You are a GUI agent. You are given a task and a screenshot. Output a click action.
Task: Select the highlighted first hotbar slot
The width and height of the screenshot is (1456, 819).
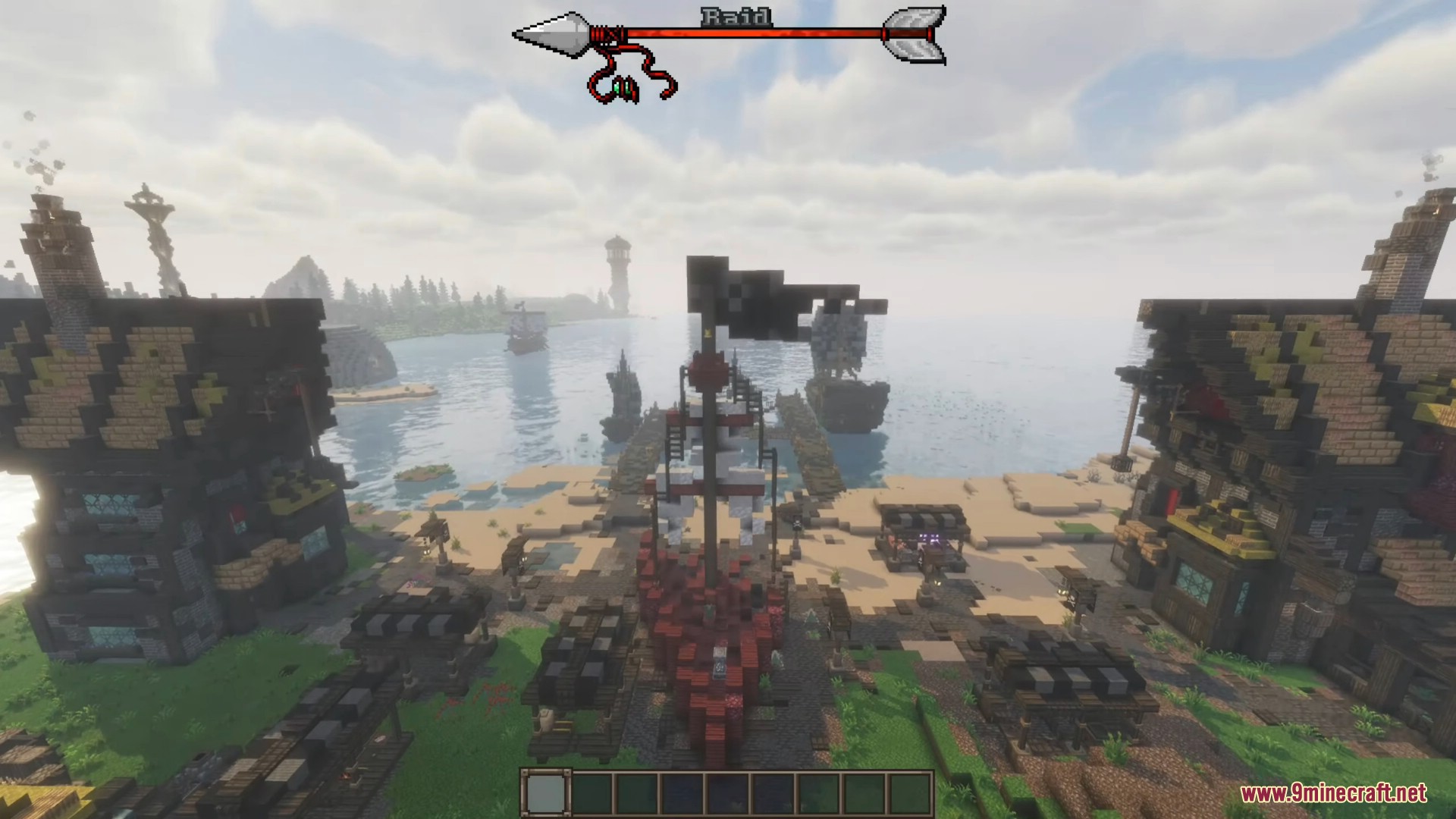pyautogui.click(x=544, y=794)
